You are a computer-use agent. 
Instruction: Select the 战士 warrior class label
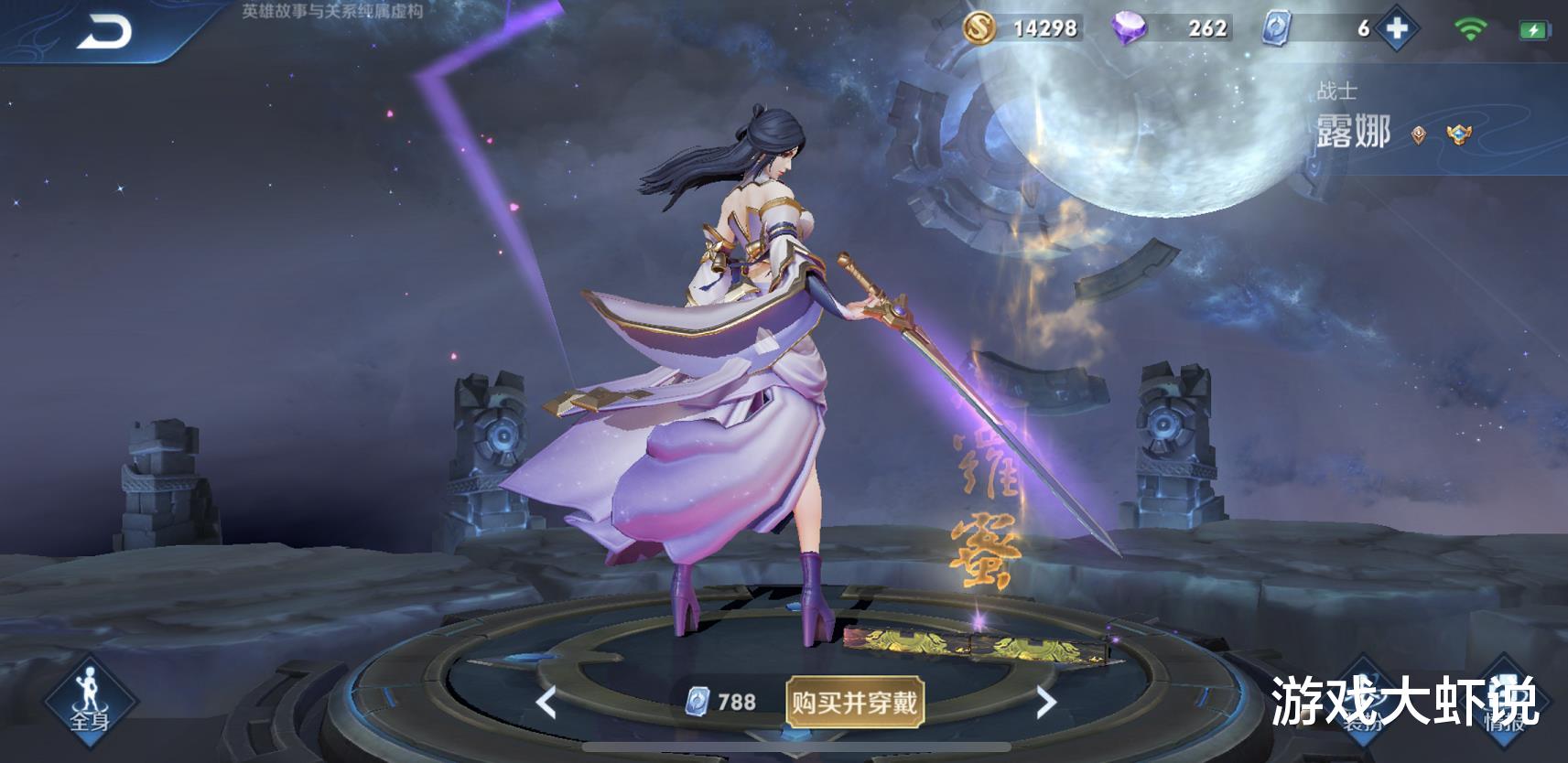tap(1336, 91)
